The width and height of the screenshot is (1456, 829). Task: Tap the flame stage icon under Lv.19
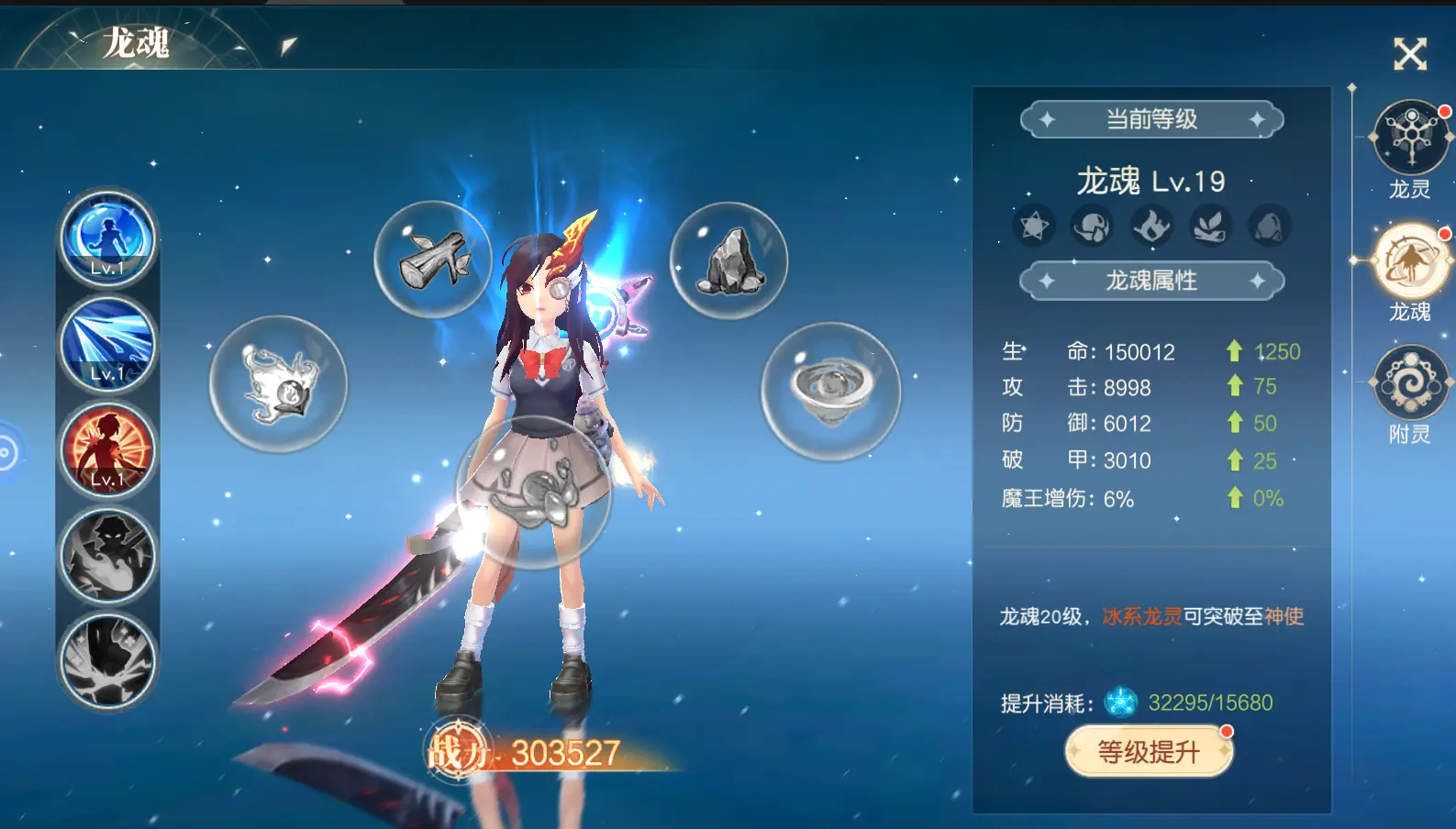[x=1151, y=226]
